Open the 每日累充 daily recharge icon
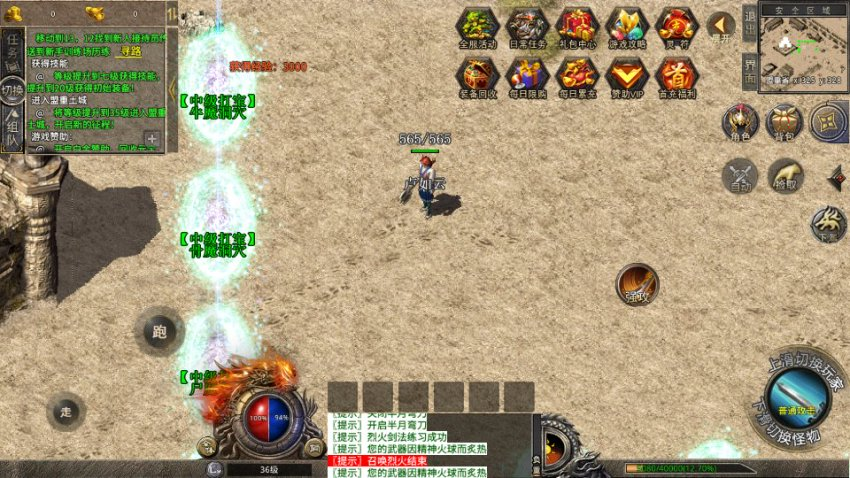Viewport: 850px width, 478px height. [577, 77]
